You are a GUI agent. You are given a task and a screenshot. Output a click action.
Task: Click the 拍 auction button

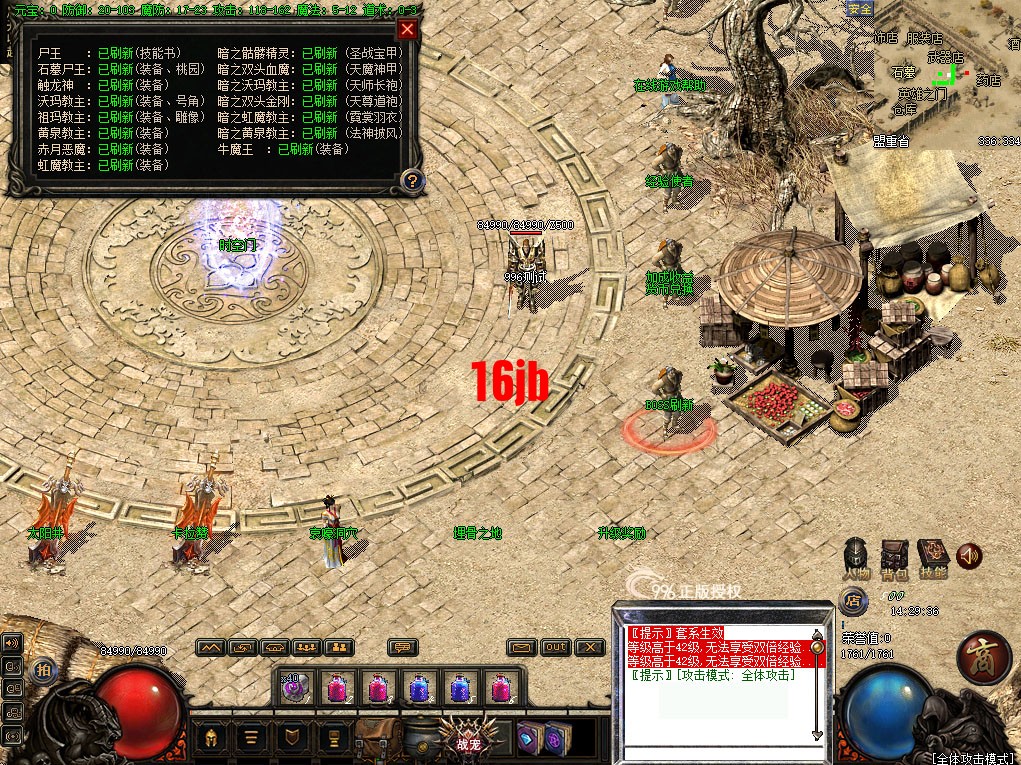point(43,669)
